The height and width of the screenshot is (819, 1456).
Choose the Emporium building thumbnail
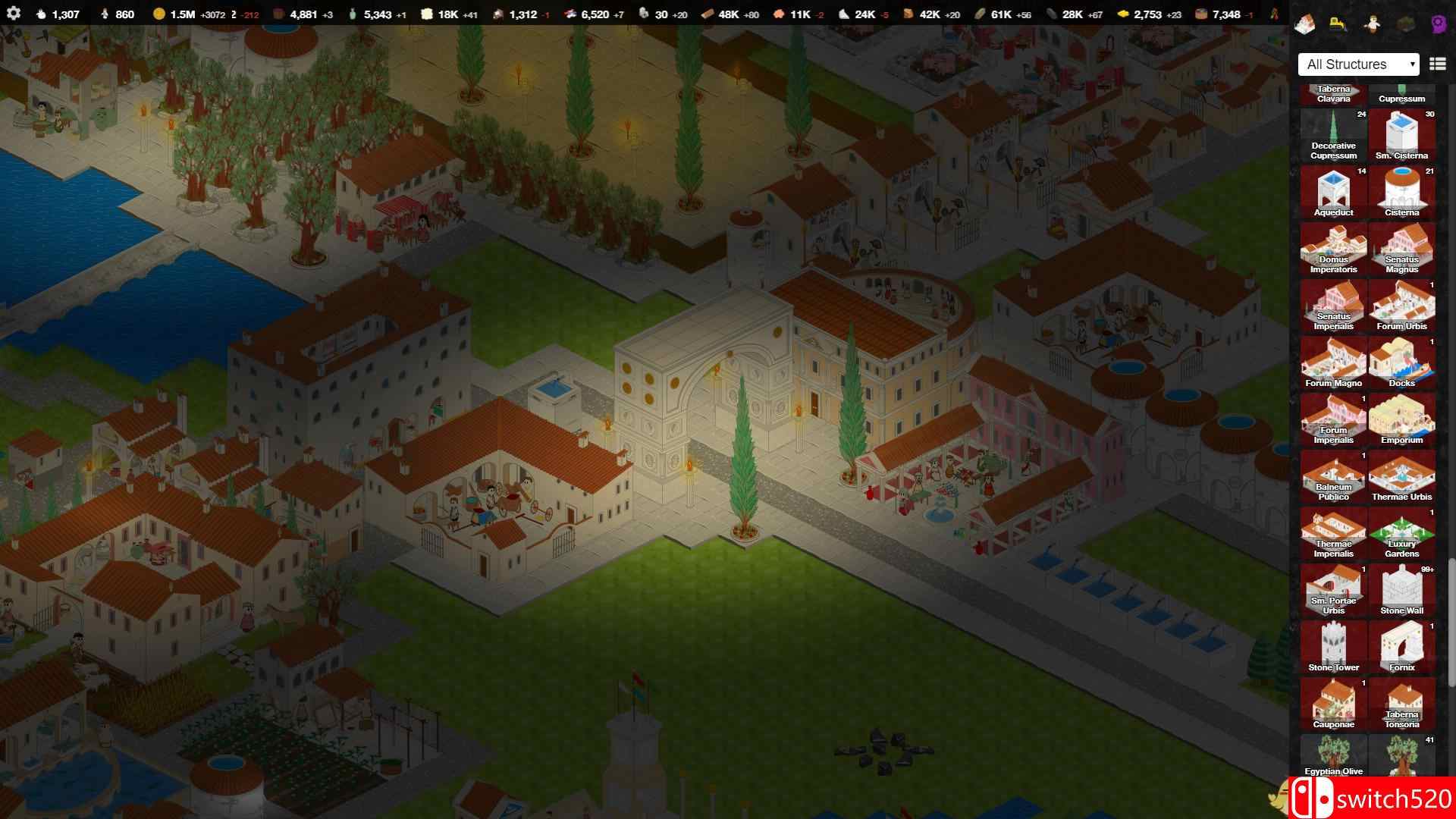point(1402,419)
